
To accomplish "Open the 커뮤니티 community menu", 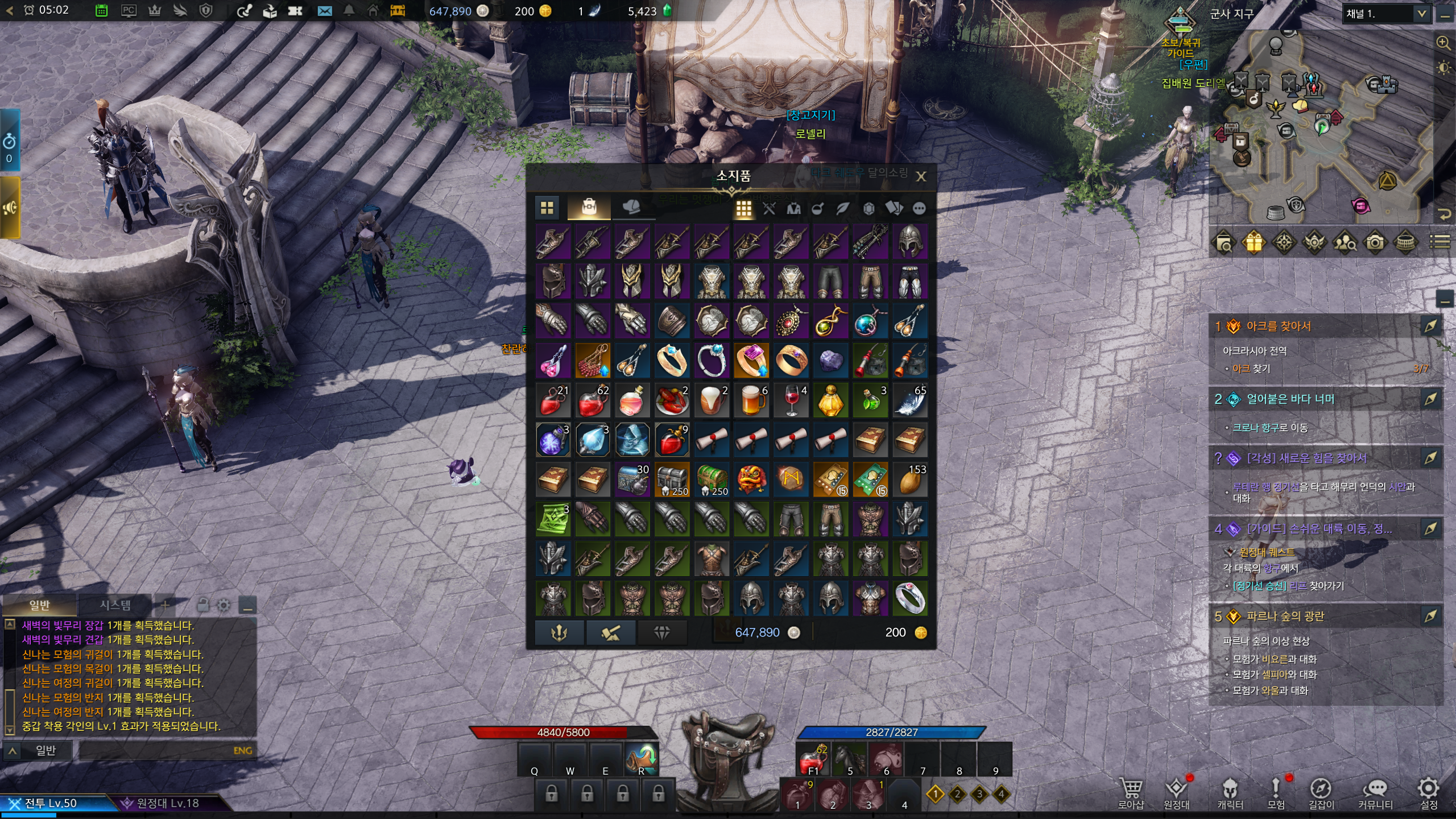I will pyautogui.click(x=1375, y=792).
